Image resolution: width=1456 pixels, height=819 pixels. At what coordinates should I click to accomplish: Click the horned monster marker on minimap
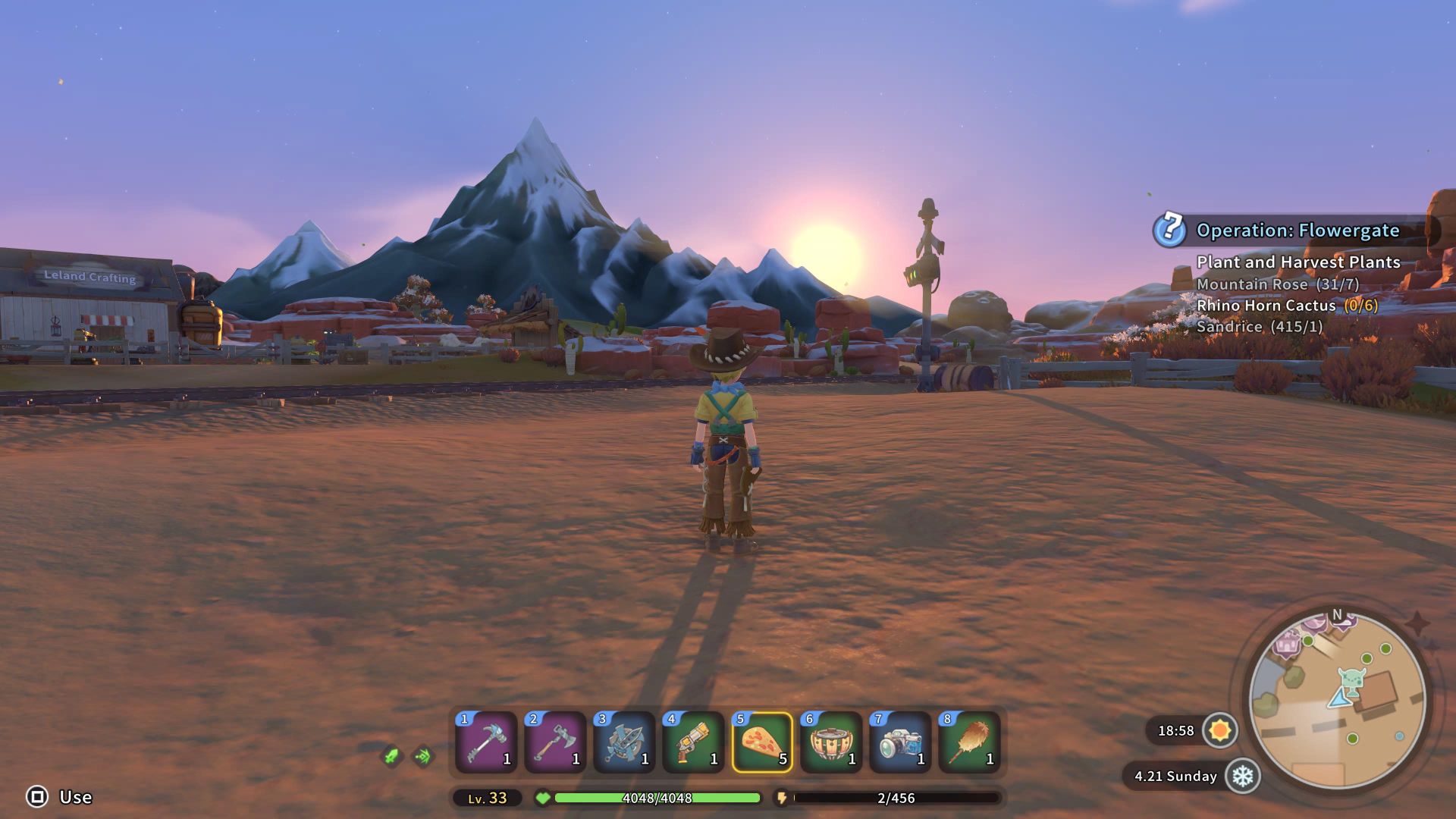1351,679
